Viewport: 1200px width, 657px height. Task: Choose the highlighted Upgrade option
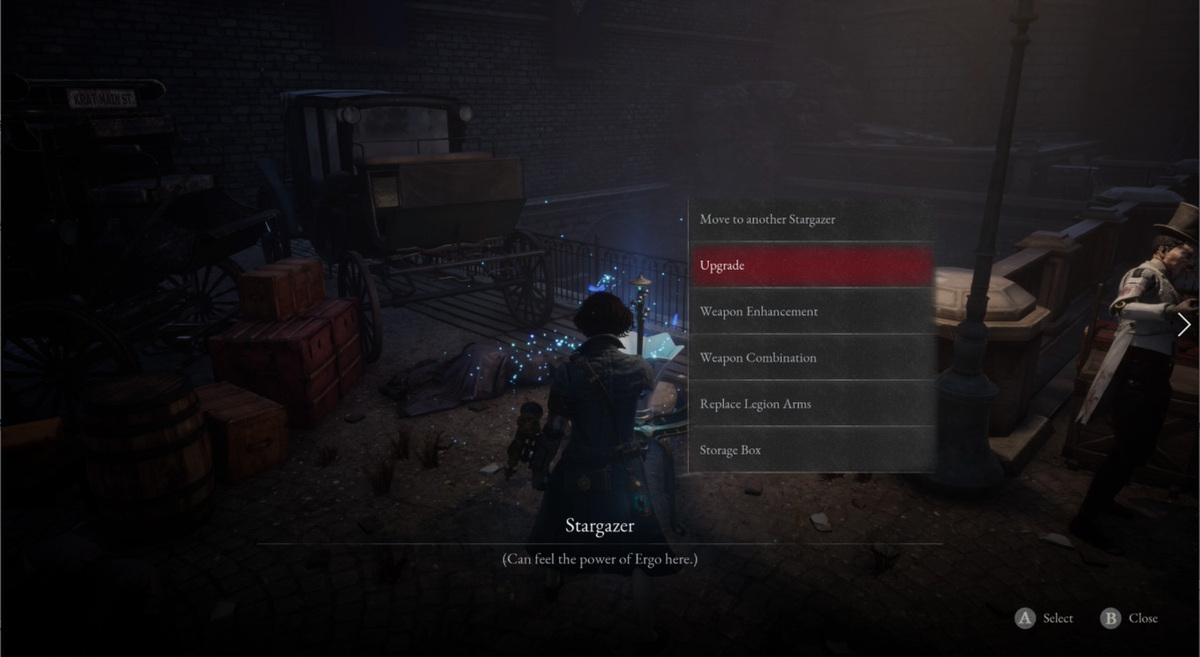(811, 266)
